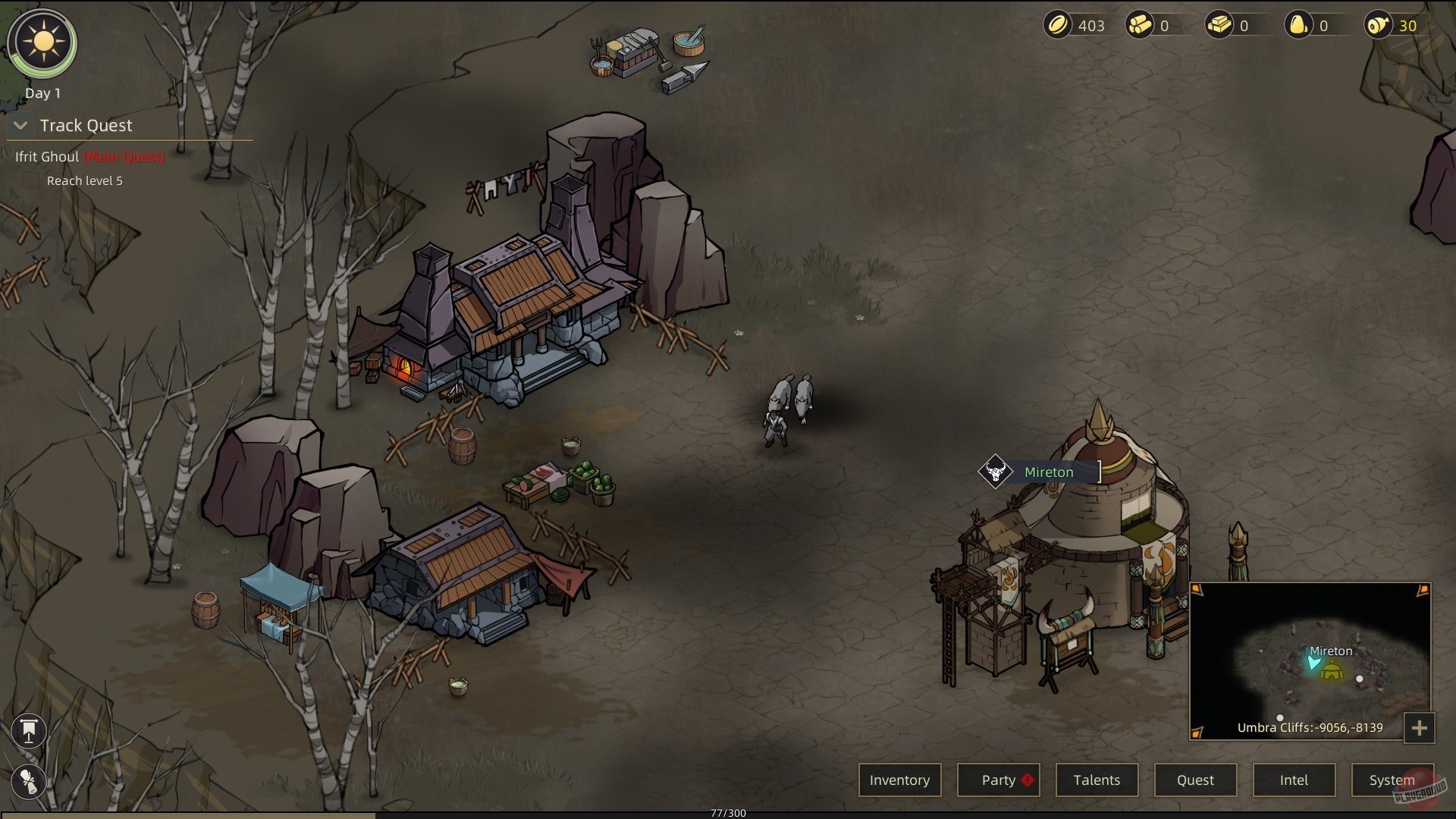Open the Intel tab
The image size is (1456, 819).
[x=1294, y=780]
